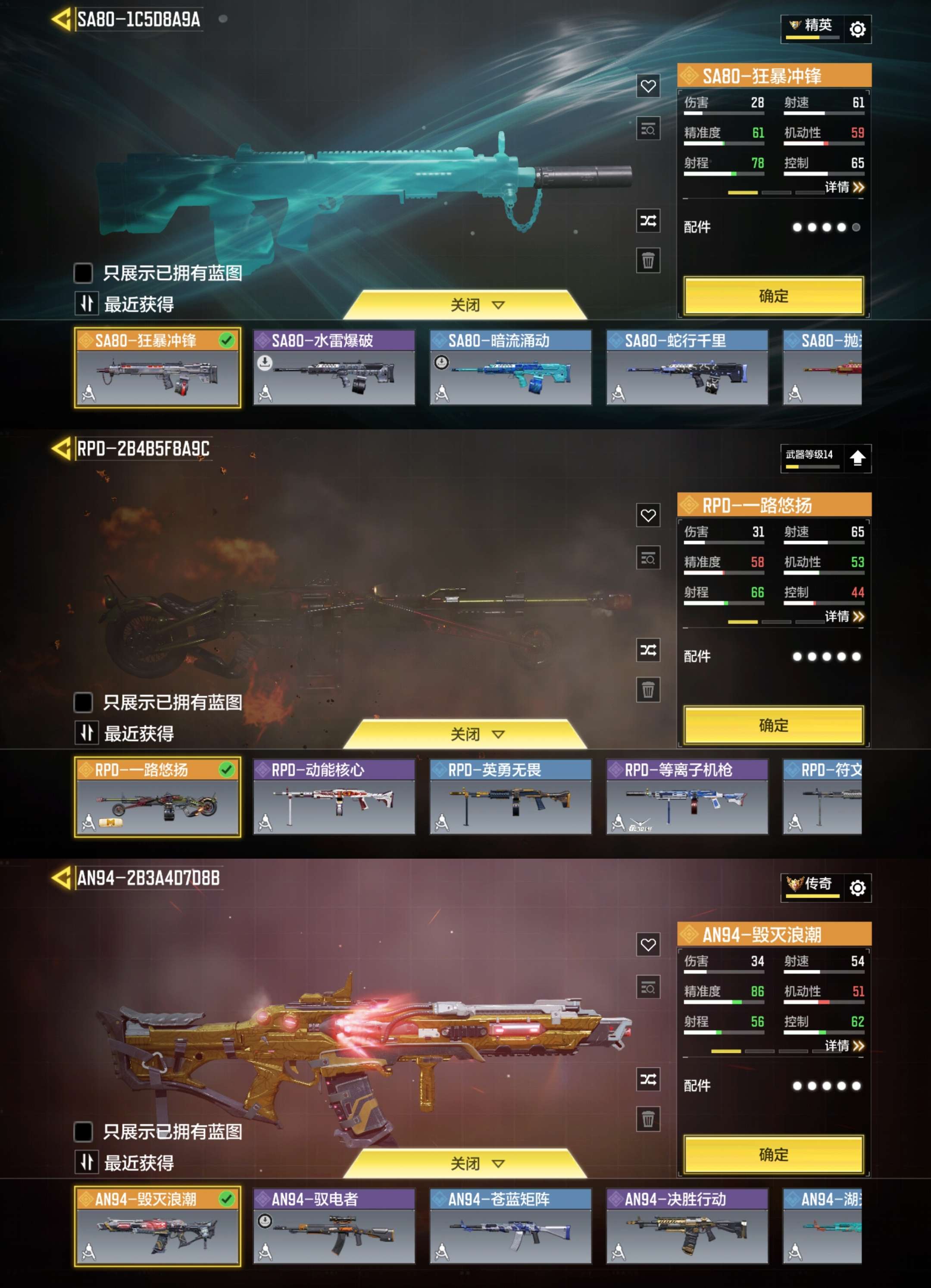Favorite the SA80-狂暴冲锋 with the heart icon
The width and height of the screenshot is (931, 1288).
tap(648, 86)
